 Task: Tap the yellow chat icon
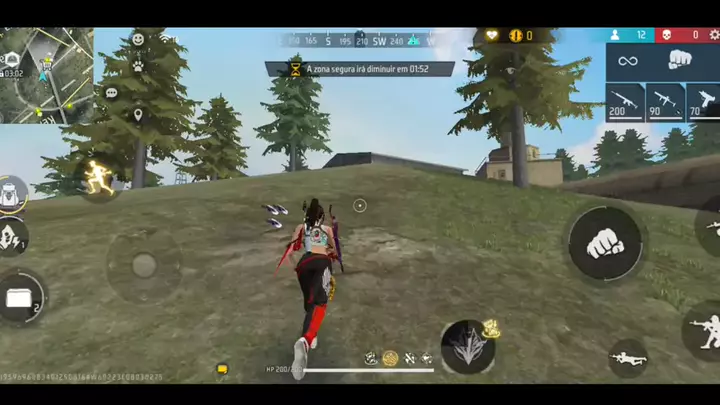click(222, 369)
